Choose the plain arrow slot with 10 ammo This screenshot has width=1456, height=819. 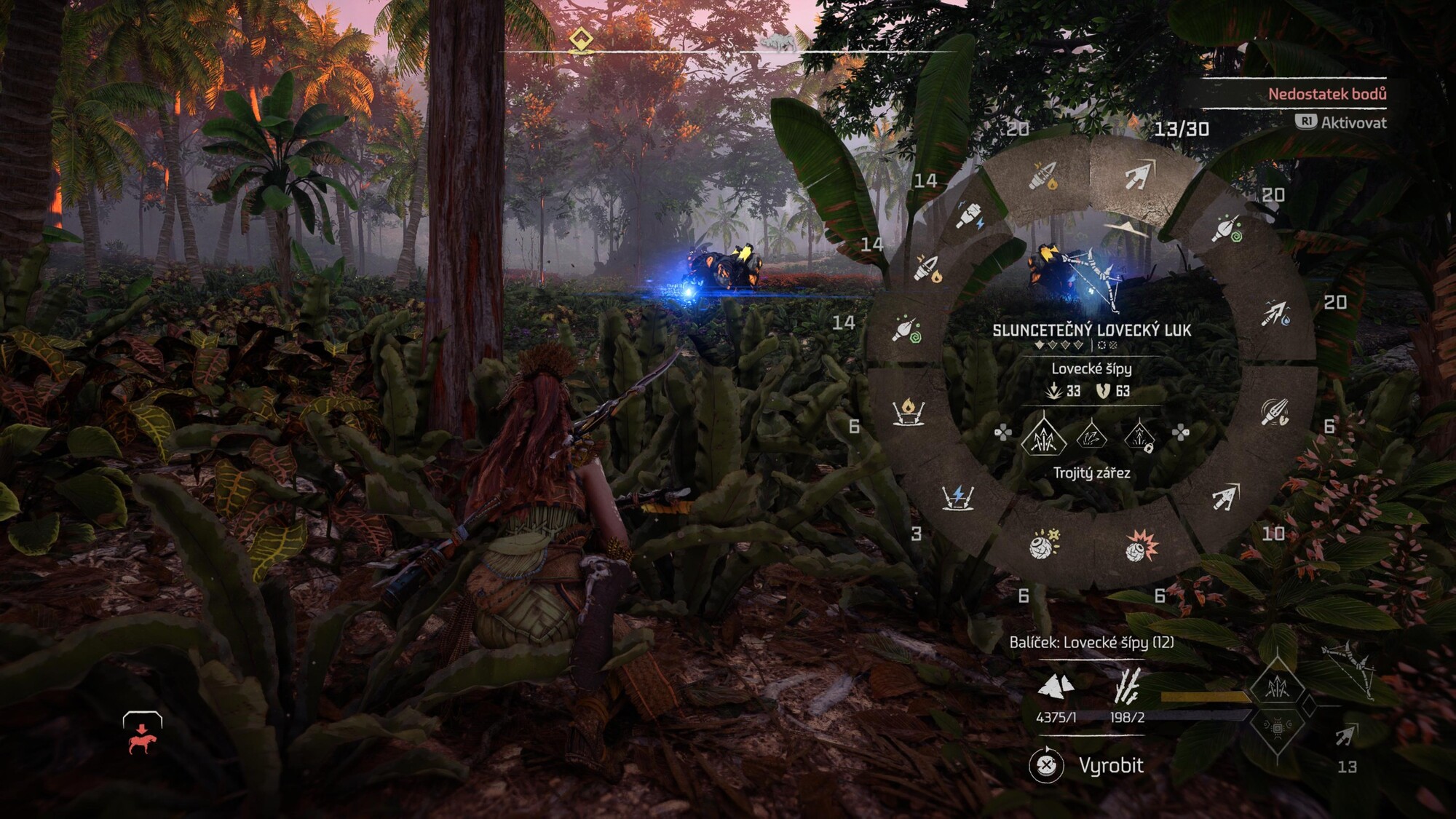pyautogui.click(x=1226, y=498)
